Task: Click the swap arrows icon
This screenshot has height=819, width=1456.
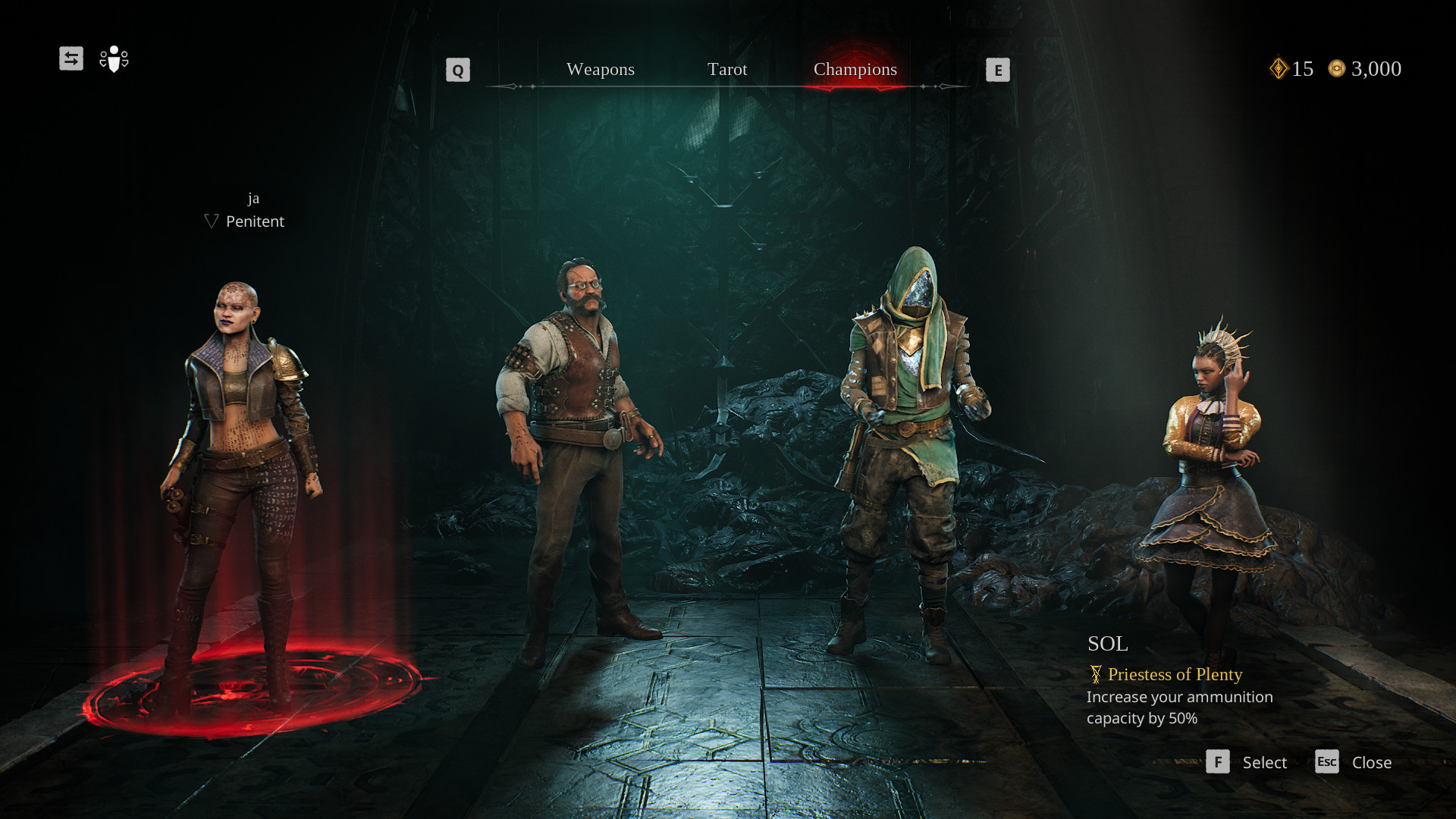Action: [x=71, y=58]
